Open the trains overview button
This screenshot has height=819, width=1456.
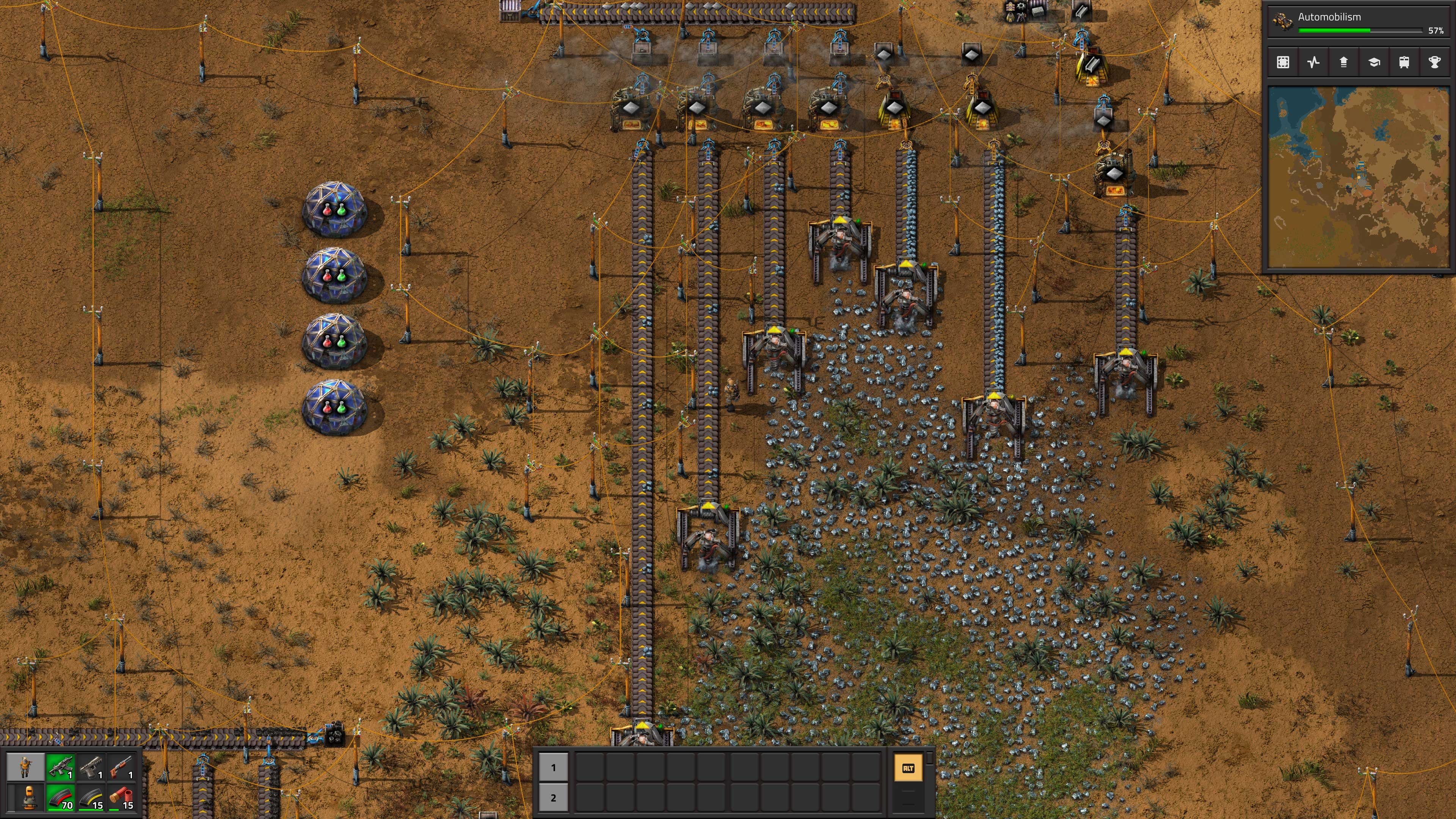point(1404,62)
